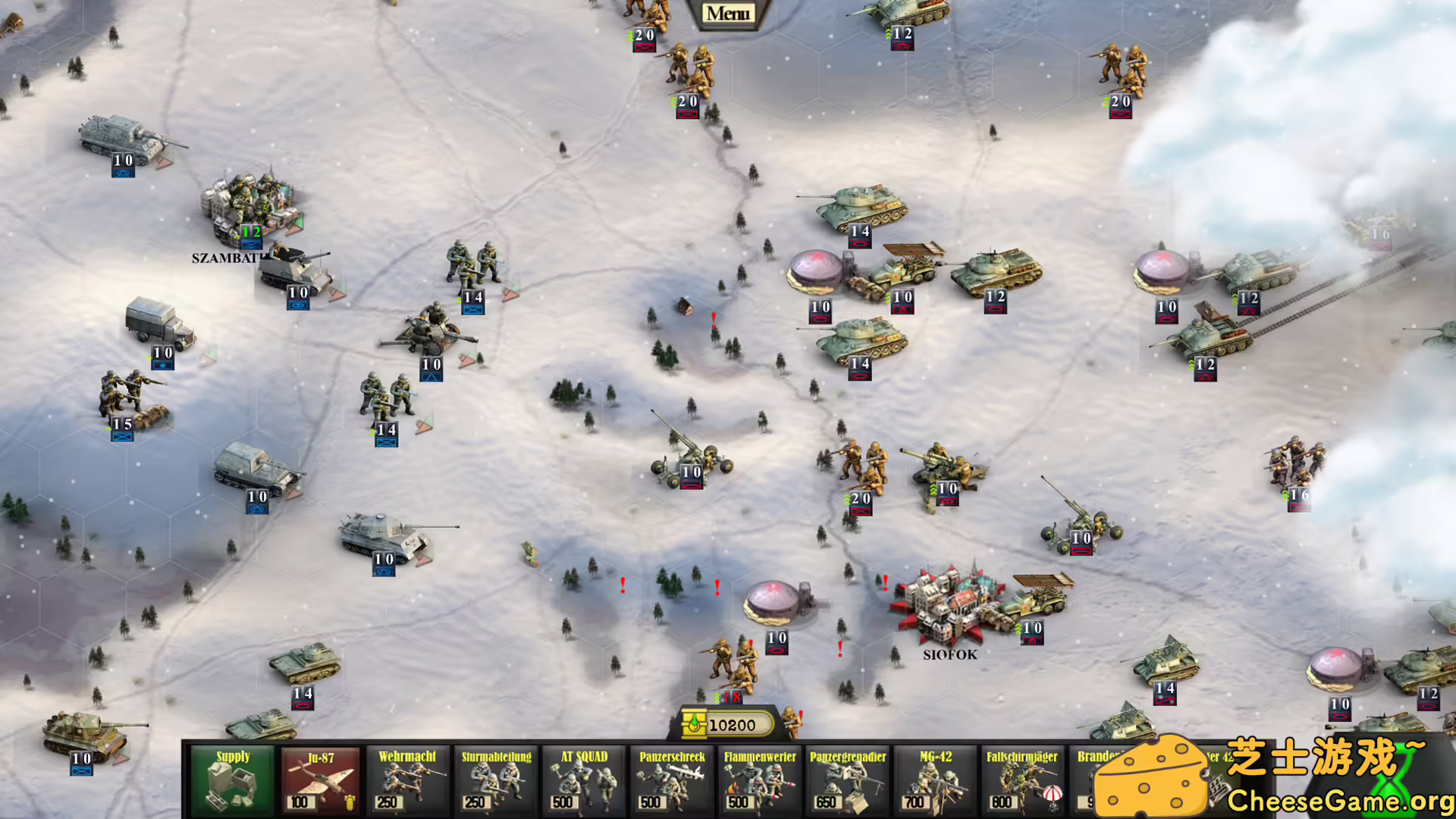Click the CheeseGame.org watermark link

1338,799
